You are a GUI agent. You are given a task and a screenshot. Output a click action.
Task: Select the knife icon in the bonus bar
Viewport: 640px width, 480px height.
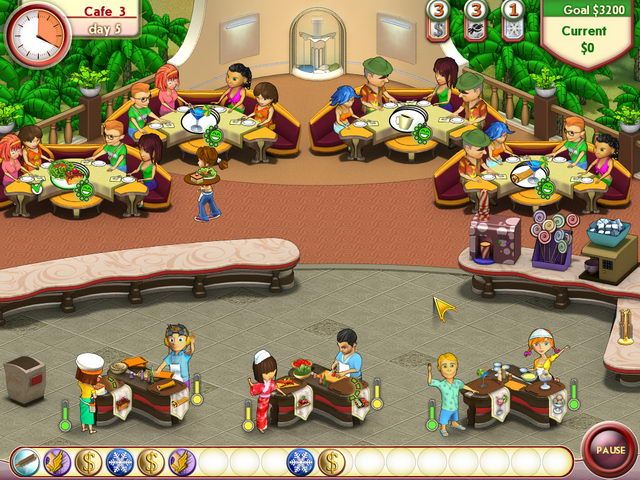[27, 462]
